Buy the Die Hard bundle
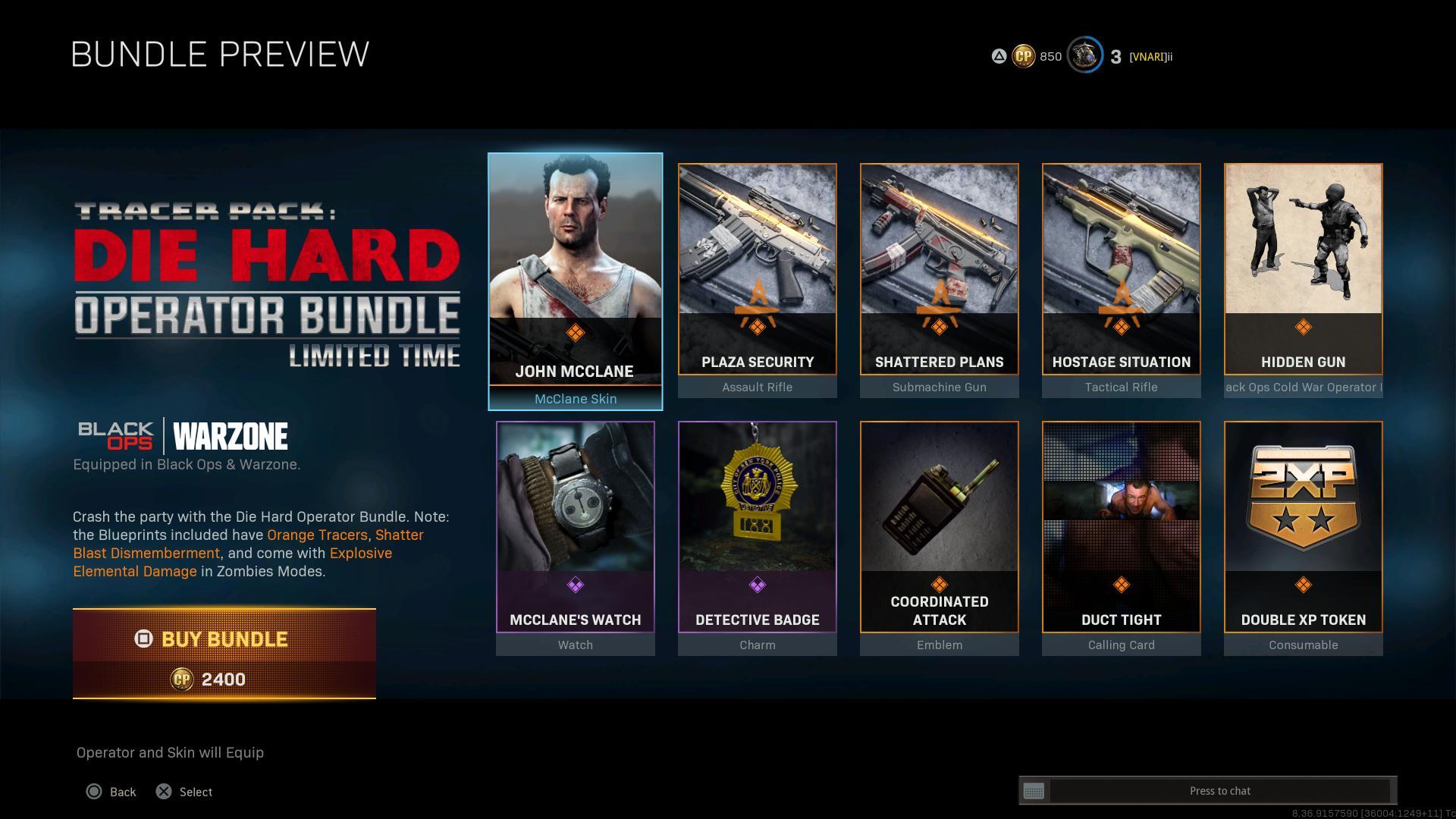 click(x=224, y=653)
